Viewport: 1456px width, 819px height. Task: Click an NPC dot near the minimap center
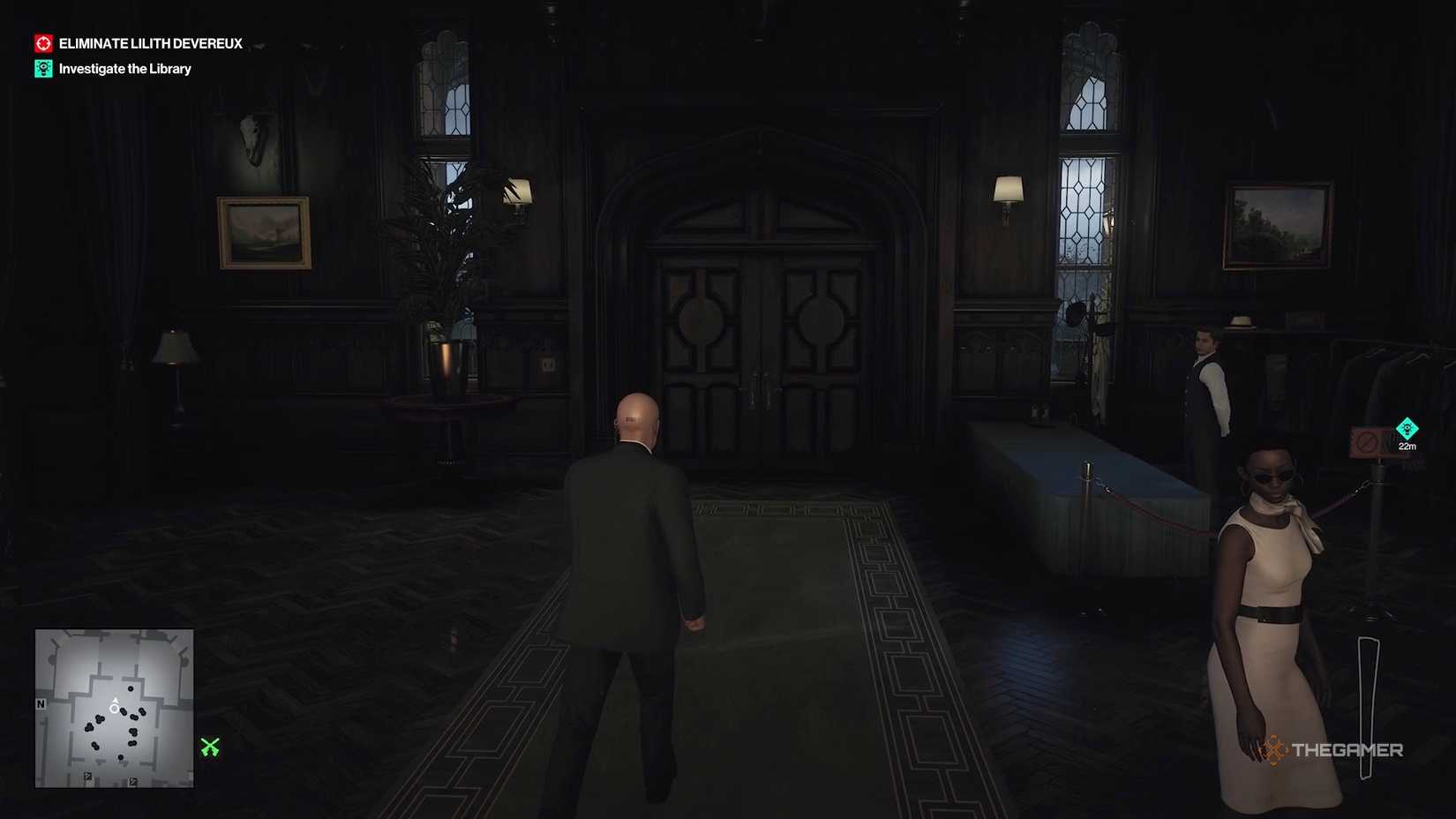(123, 713)
